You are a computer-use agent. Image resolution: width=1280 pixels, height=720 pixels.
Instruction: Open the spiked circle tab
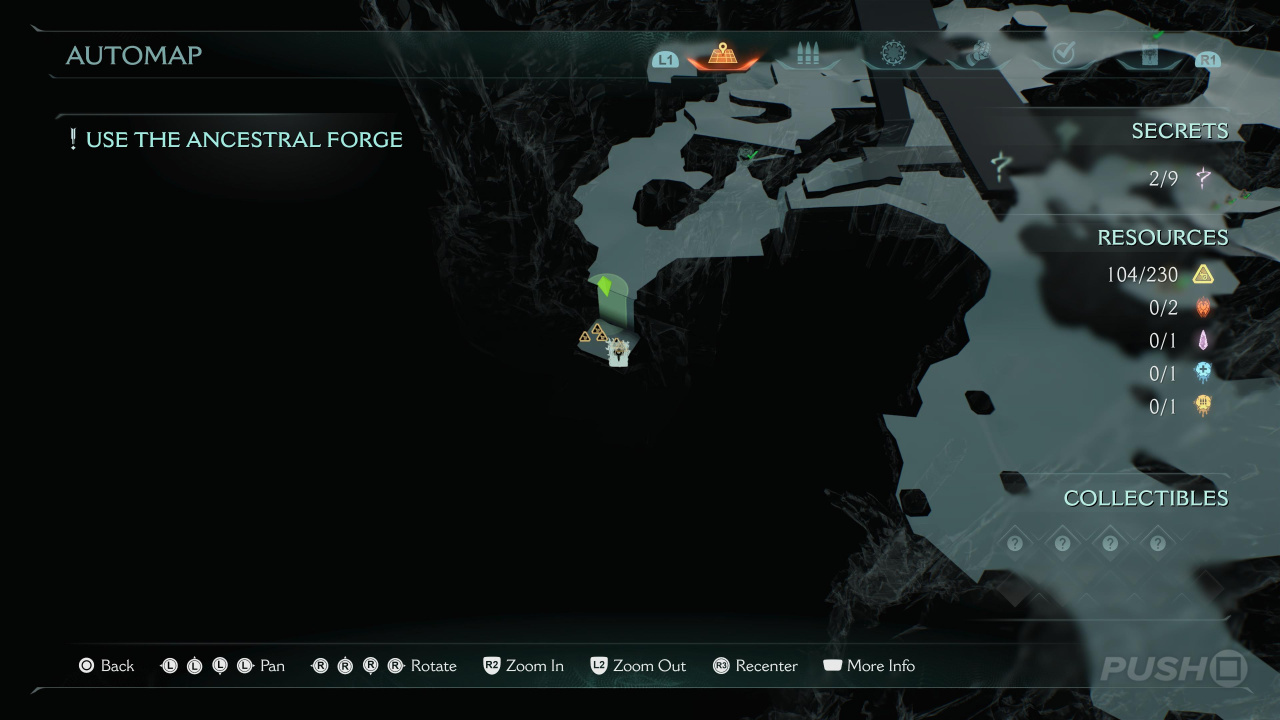tap(892, 53)
